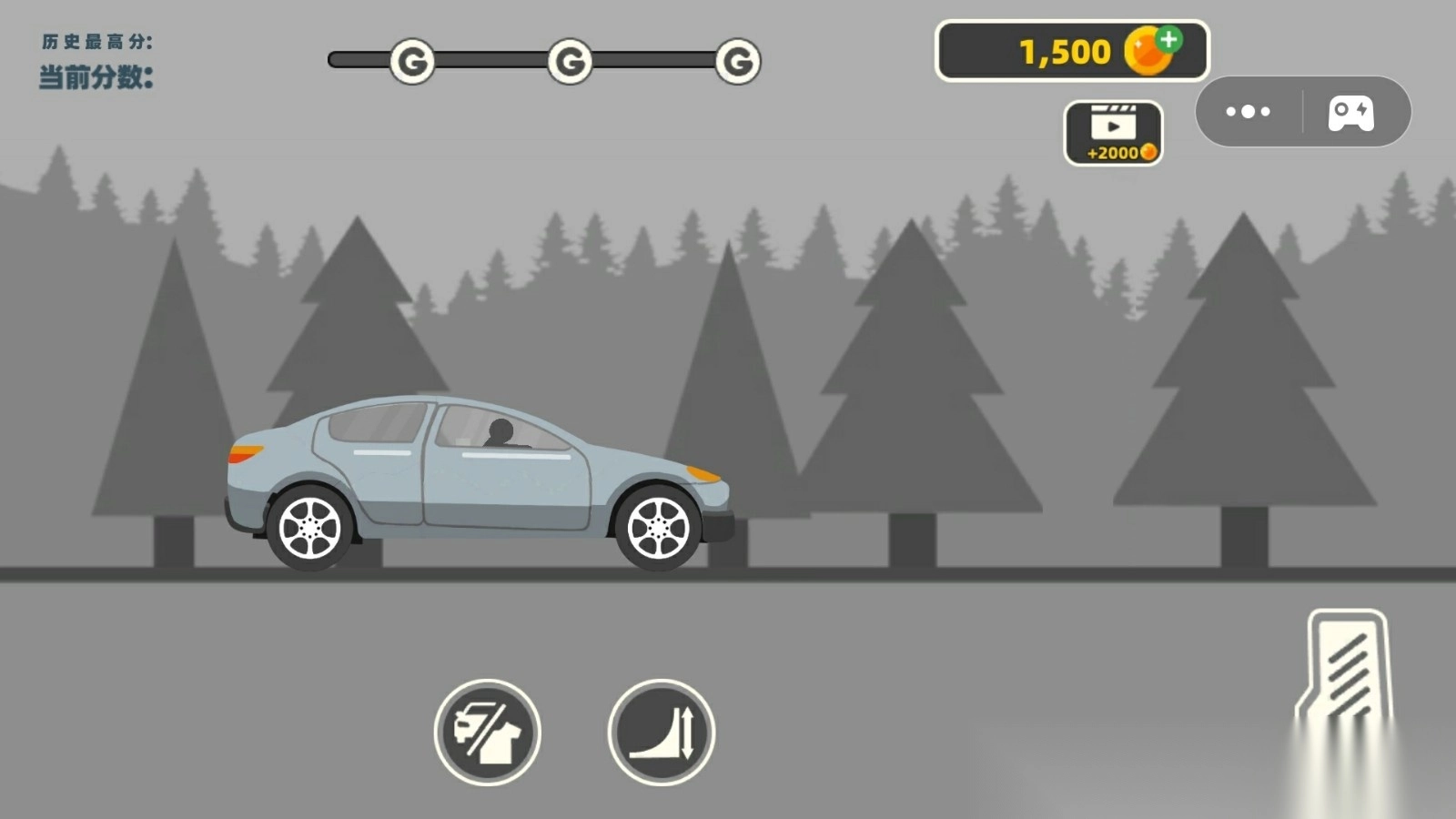Activate the car-to-horse transform button

(488, 733)
